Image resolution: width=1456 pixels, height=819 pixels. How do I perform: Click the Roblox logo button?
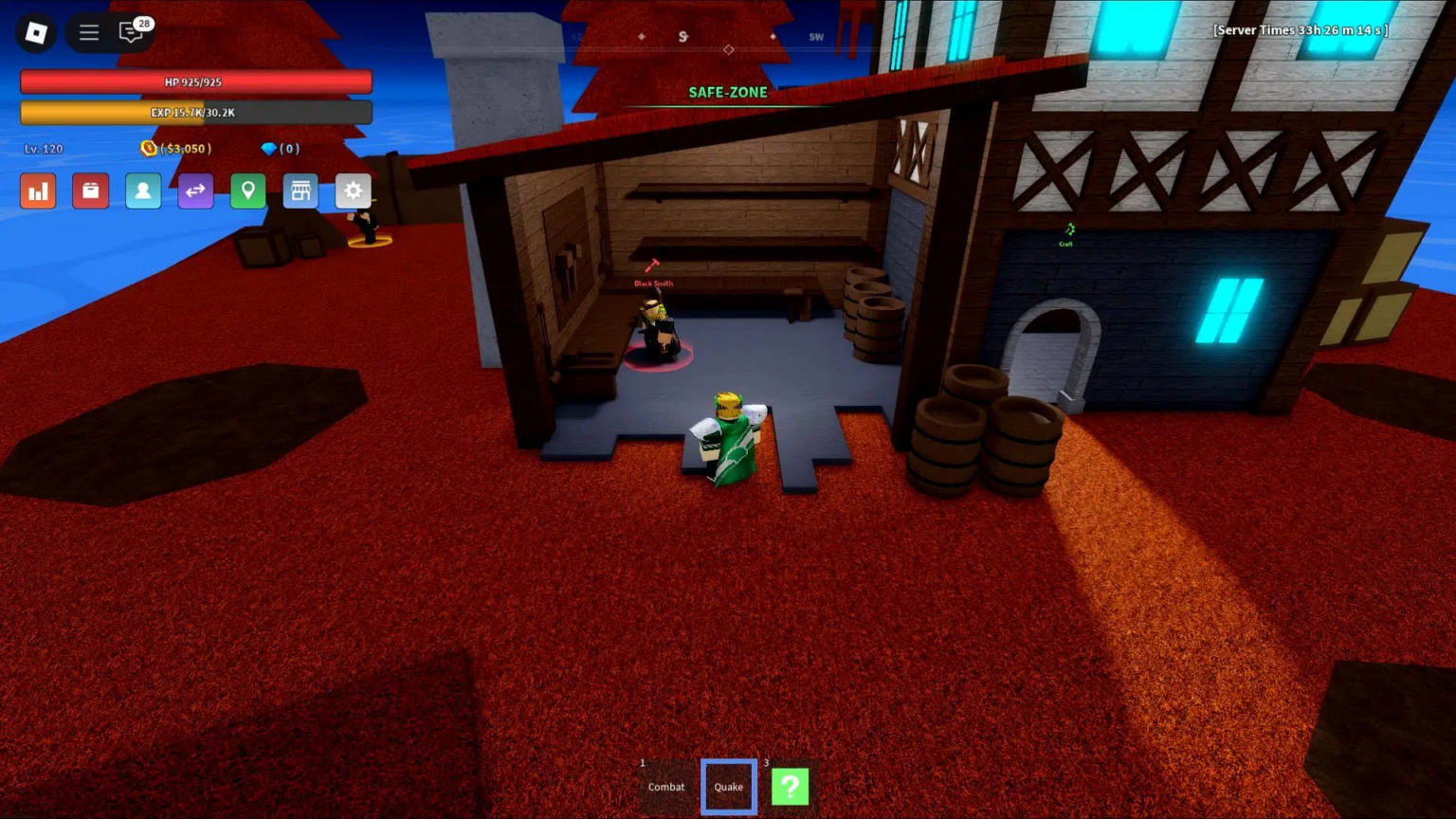tap(36, 32)
